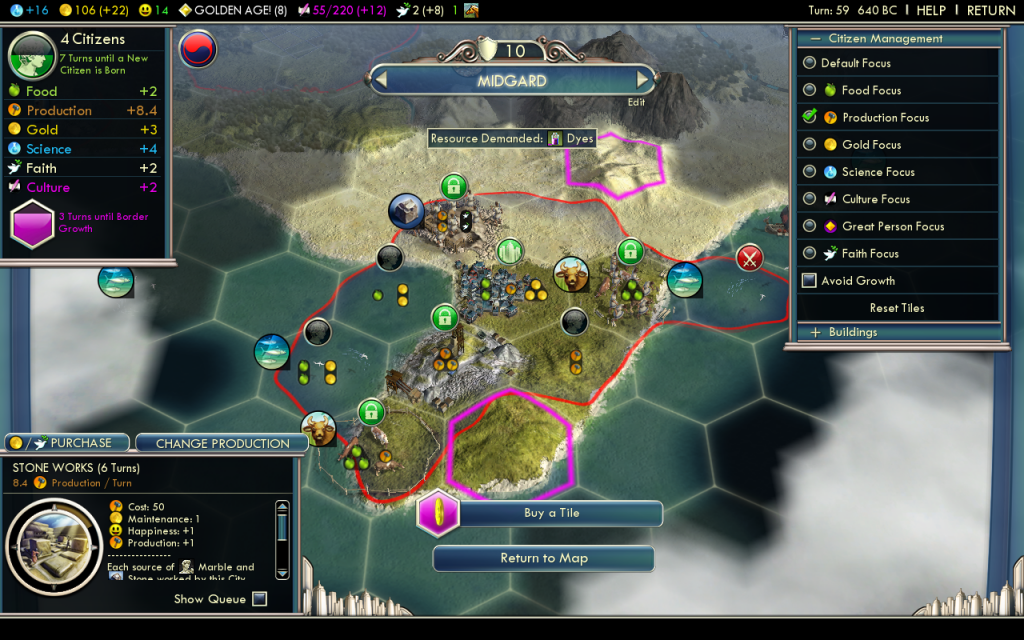Switch to Gold Focus
1024x640 pixels.
coord(810,145)
